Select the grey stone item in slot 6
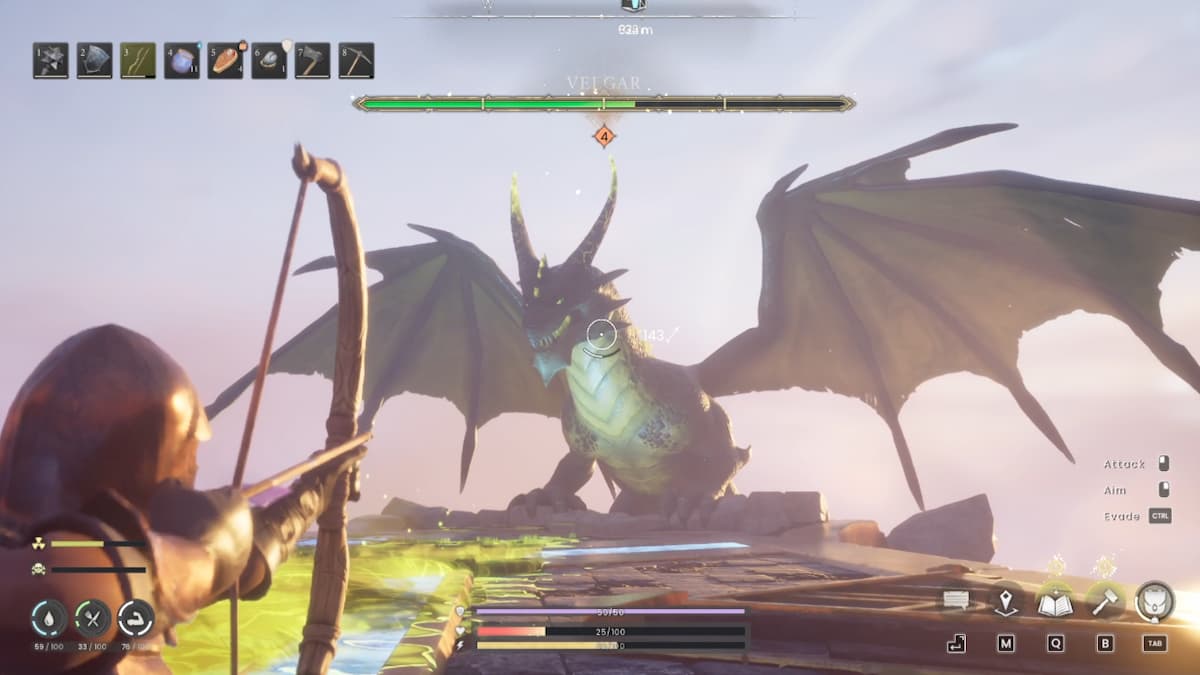The height and width of the screenshot is (675, 1200). [x=269, y=61]
